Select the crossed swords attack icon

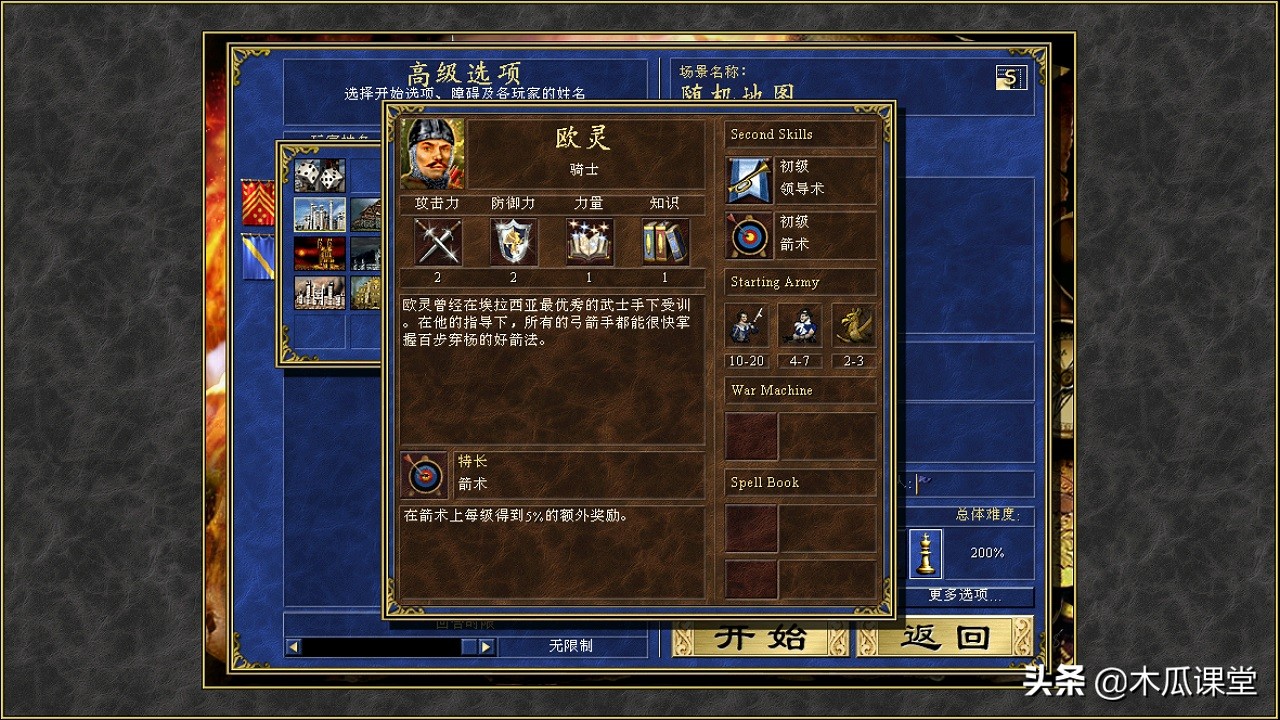[x=437, y=242]
